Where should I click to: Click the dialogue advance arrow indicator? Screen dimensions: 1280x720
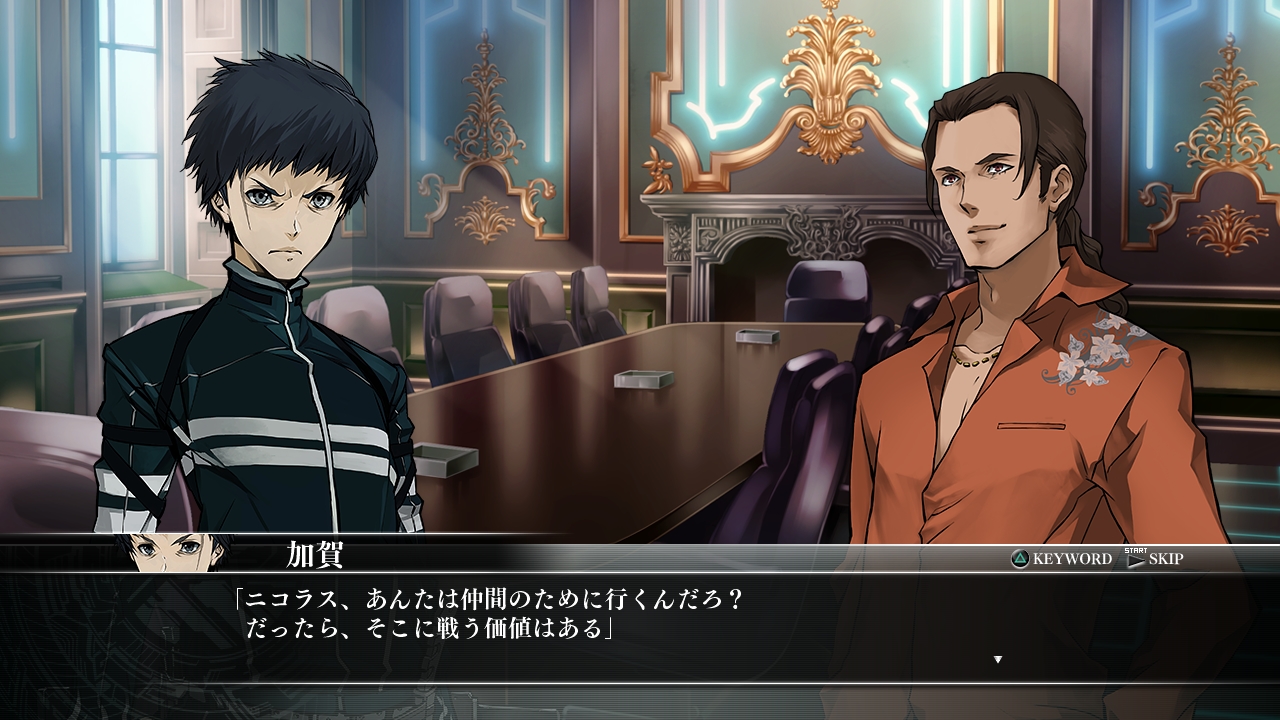tap(997, 659)
